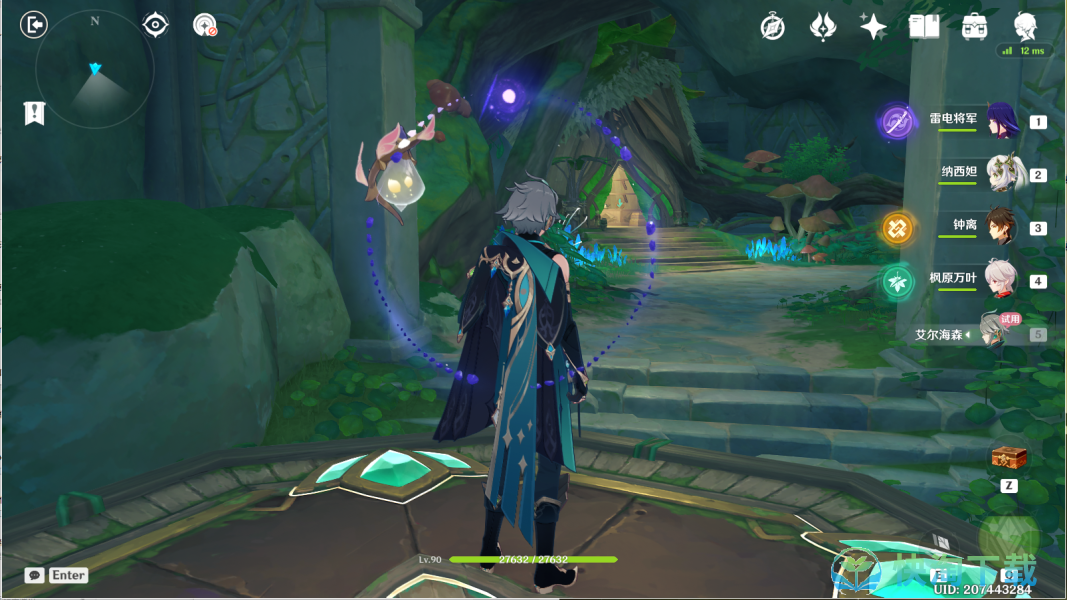Switch to party member 枫原万叶
This screenshot has height=600, width=1067.
point(1000,280)
